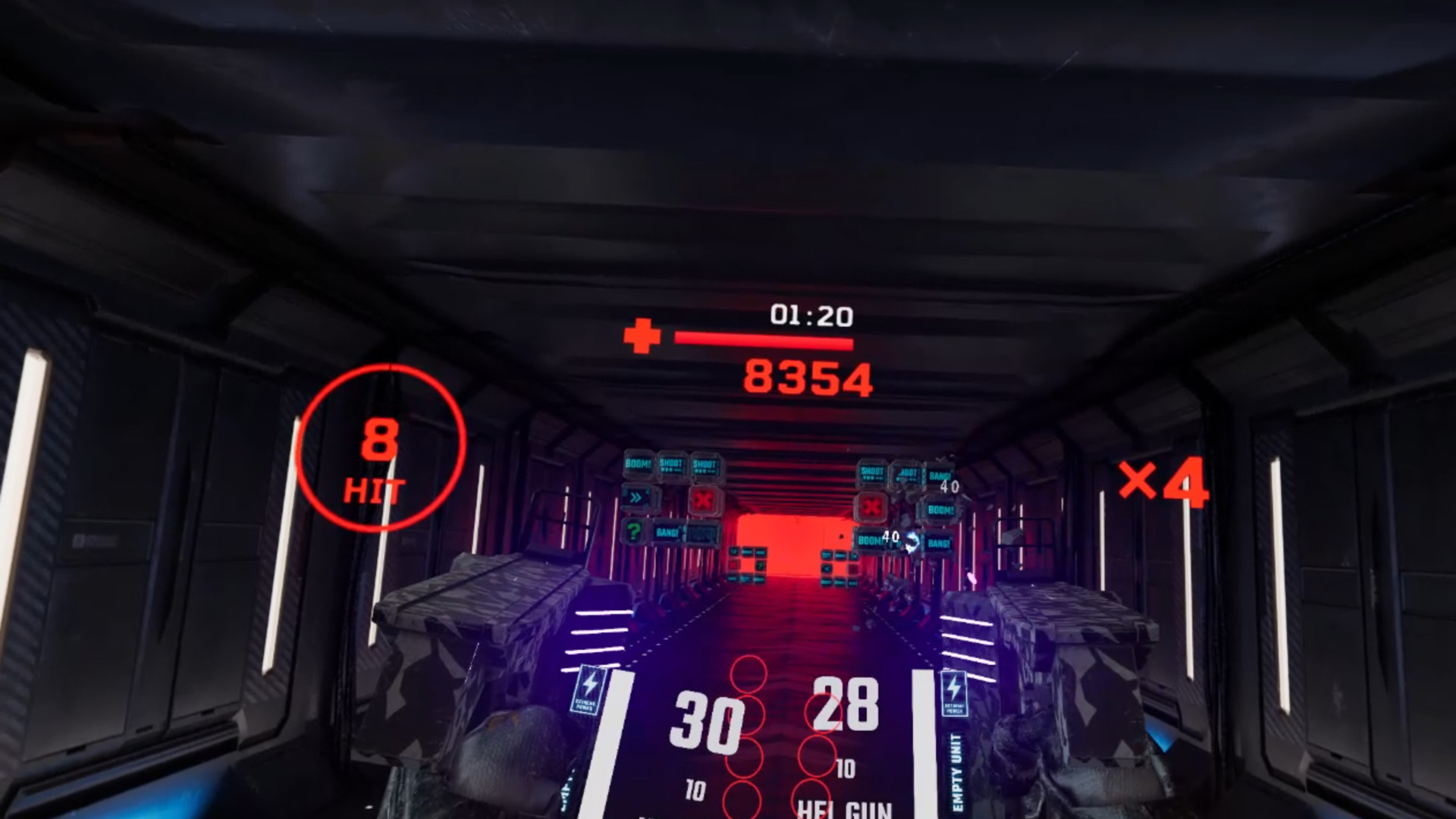Image resolution: width=1456 pixels, height=819 pixels.
Task: Shoot the red X target on the left rack
Action: pos(704,500)
